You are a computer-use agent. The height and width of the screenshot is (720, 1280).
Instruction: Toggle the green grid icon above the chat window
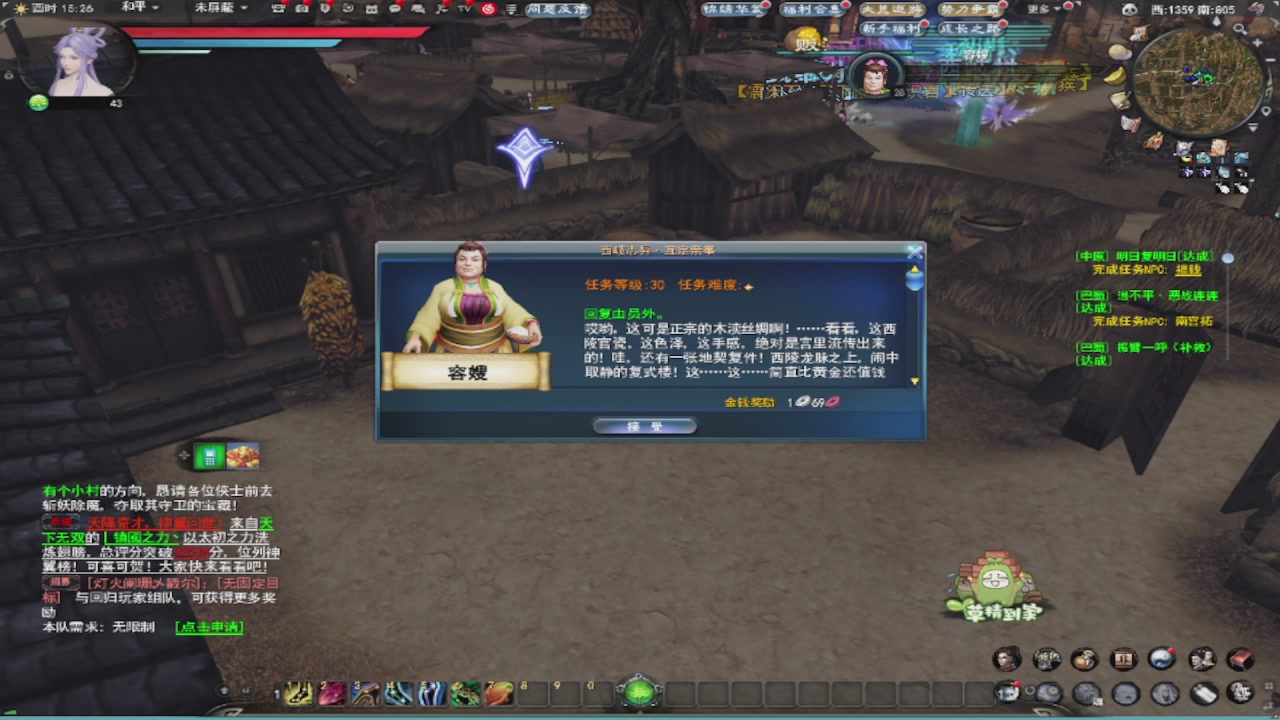point(209,456)
